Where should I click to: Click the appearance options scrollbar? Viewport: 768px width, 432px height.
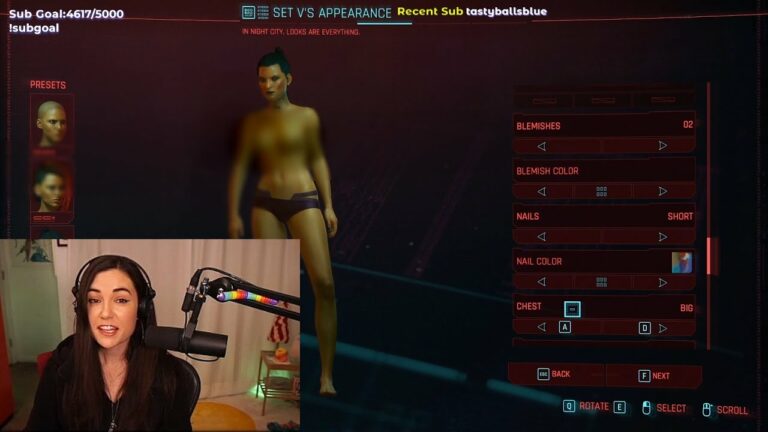(x=711, y=255)
